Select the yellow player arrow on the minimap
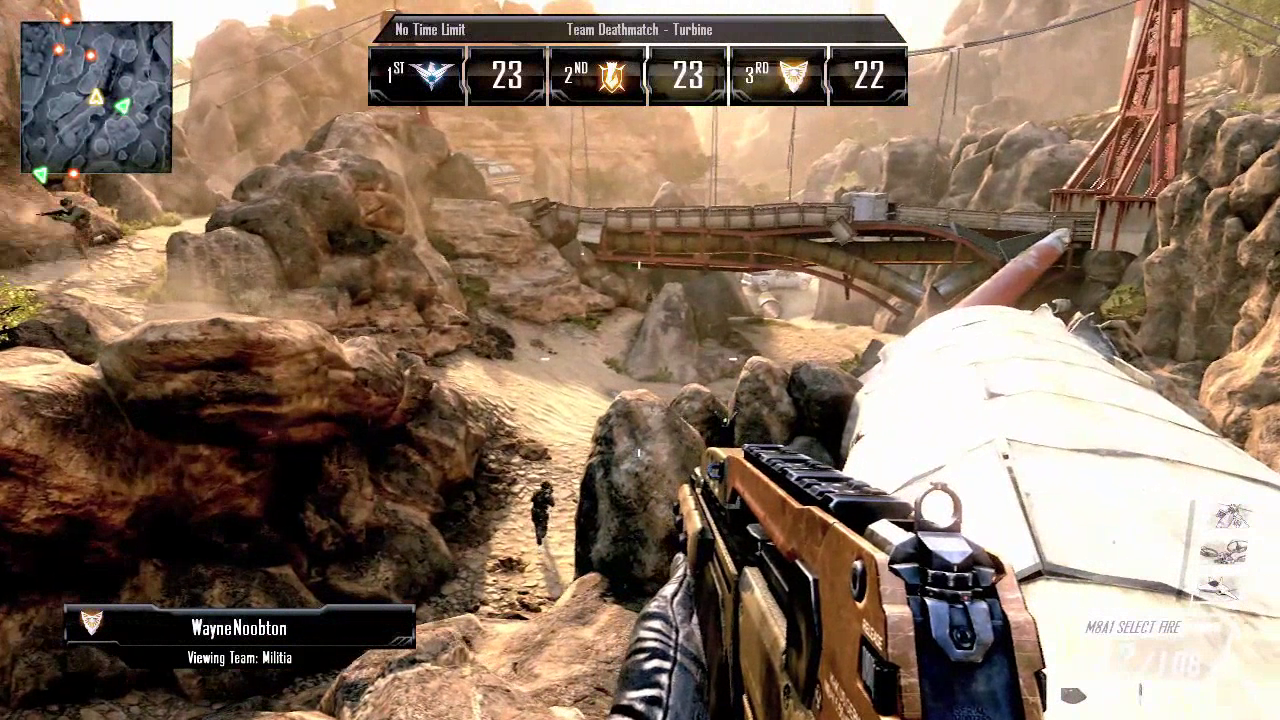This screenshot has height=720, width=1280. pyautogui.click(x=96, y=97)
